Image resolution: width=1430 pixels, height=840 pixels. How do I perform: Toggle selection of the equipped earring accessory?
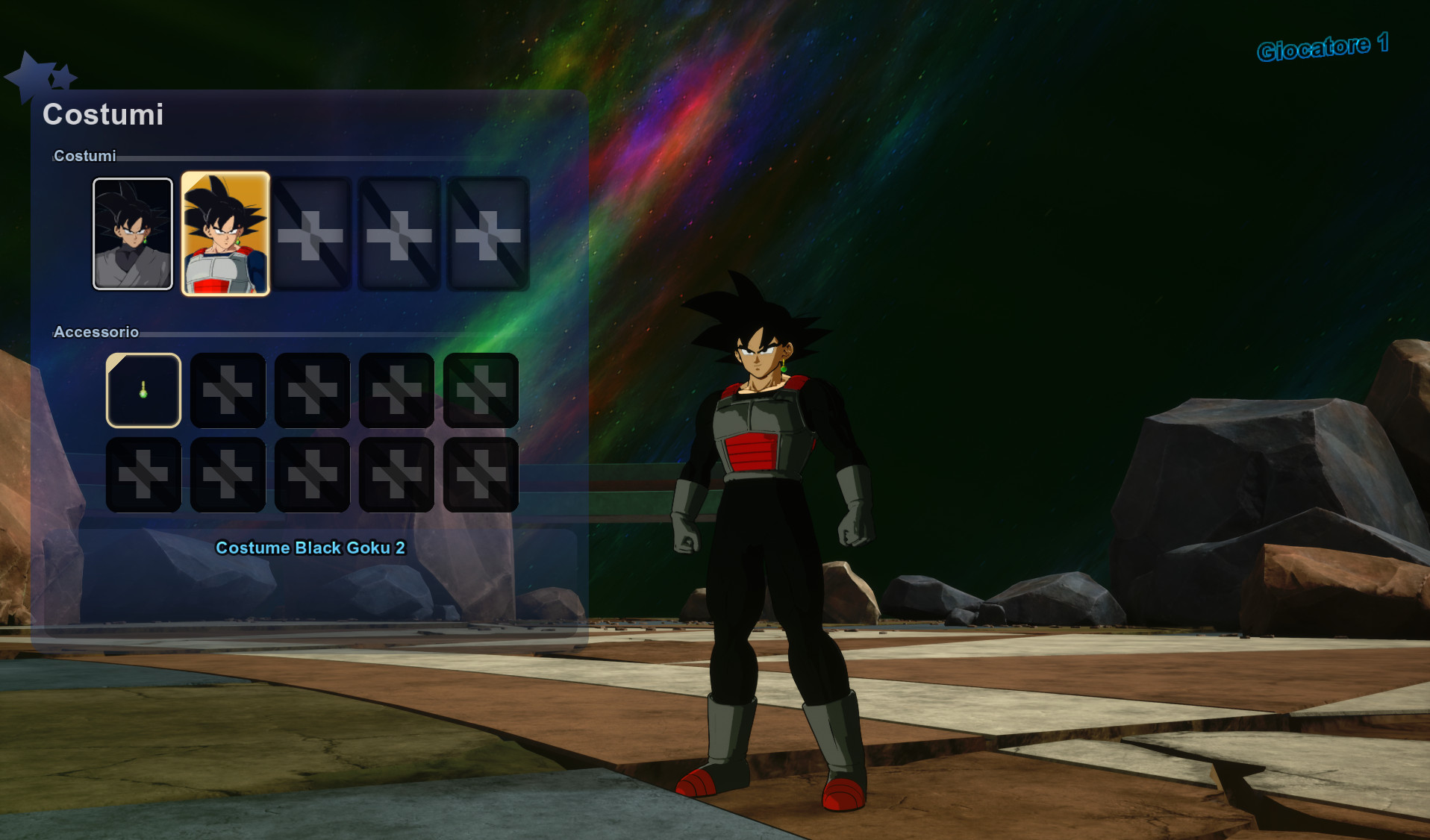point(143,390)
